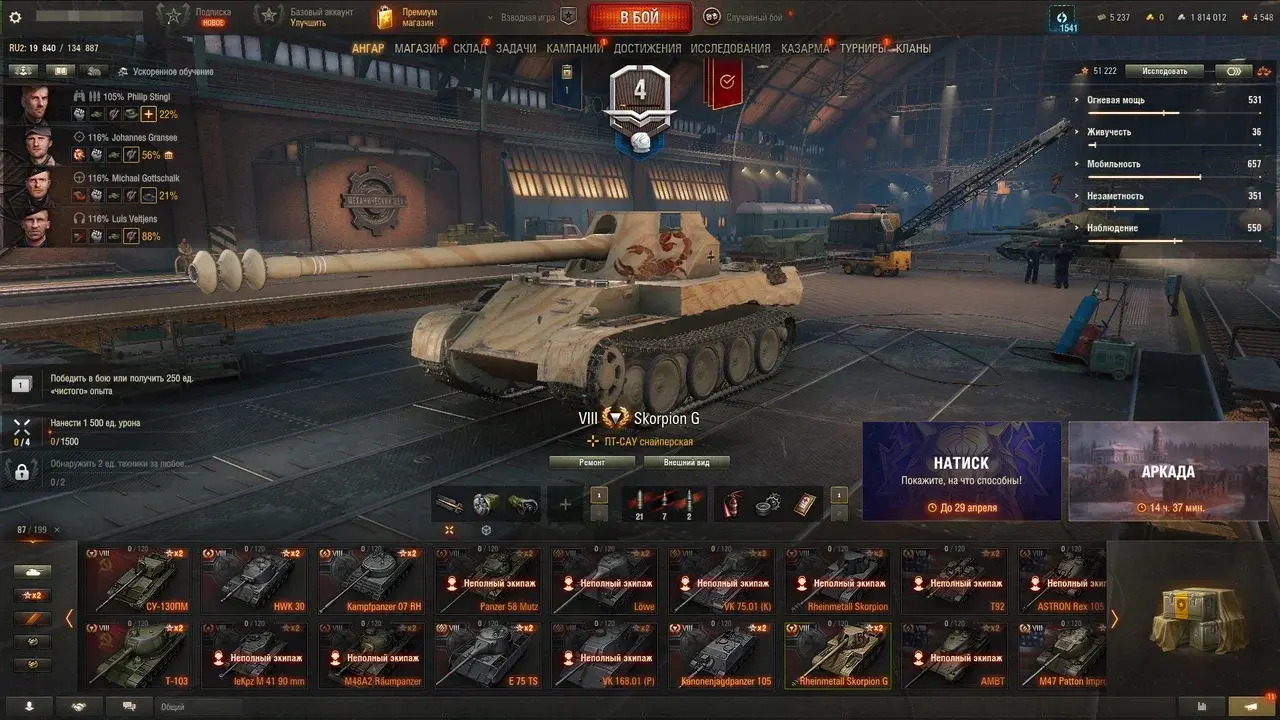
Task: Open the ИССЛЕДОВАНИЯ tab
Action: click(x=730, y=48)
